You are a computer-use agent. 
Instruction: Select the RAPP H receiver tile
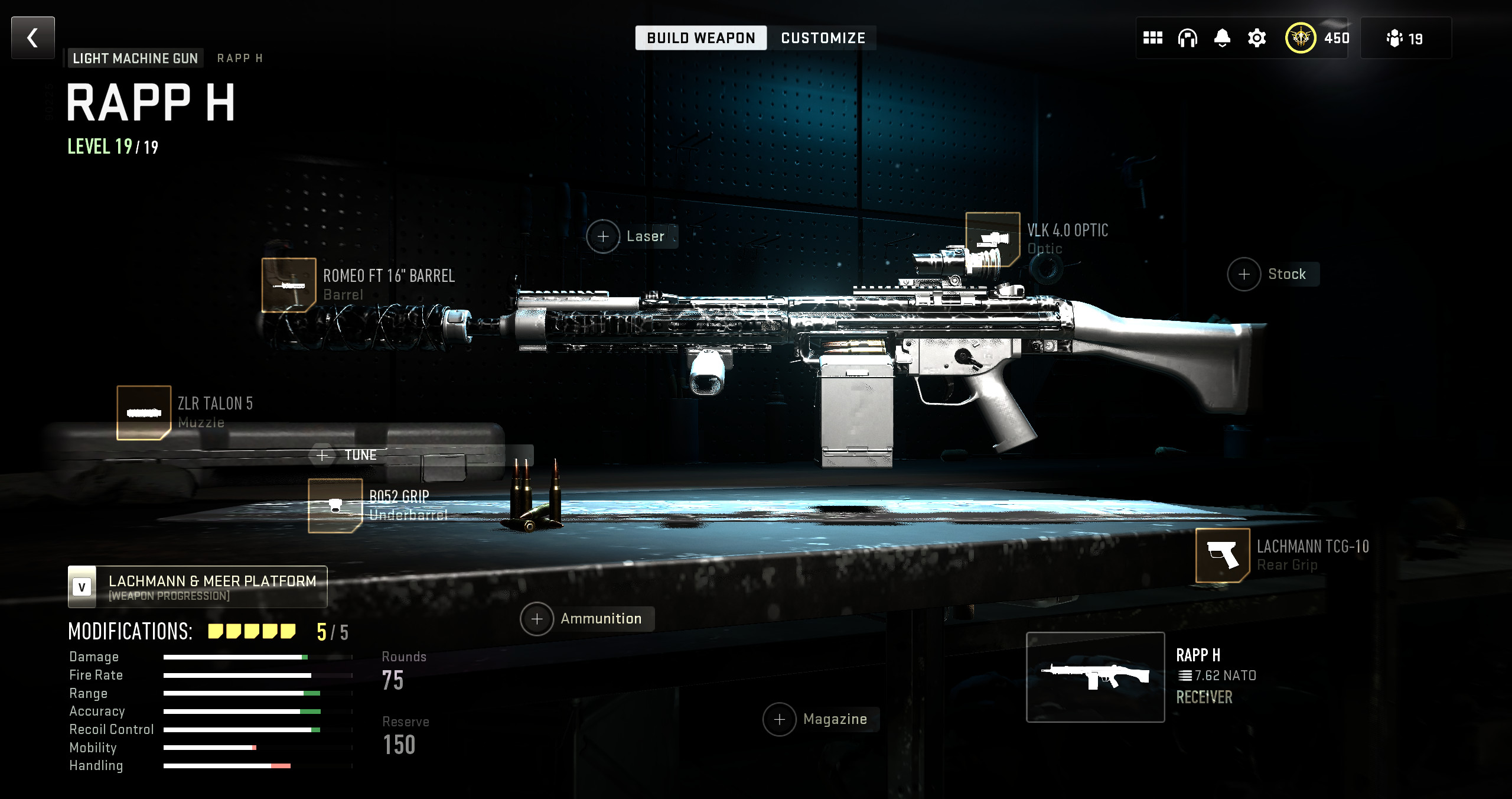coord(1095,677)
